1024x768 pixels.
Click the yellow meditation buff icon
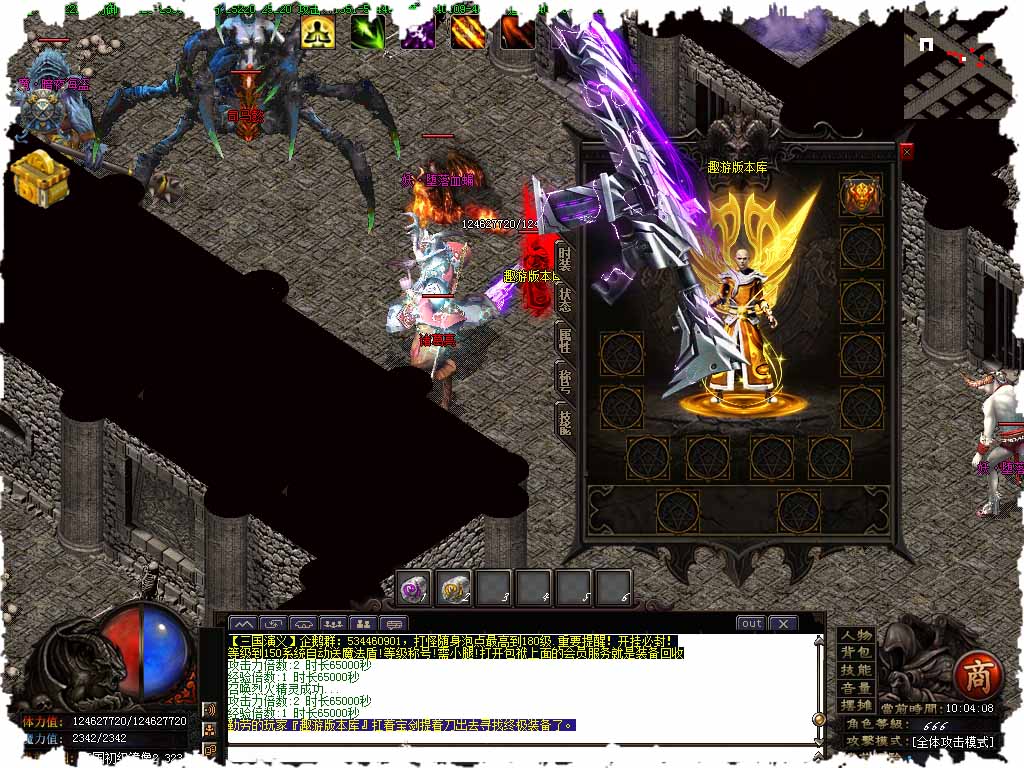[x=318, y=32]
